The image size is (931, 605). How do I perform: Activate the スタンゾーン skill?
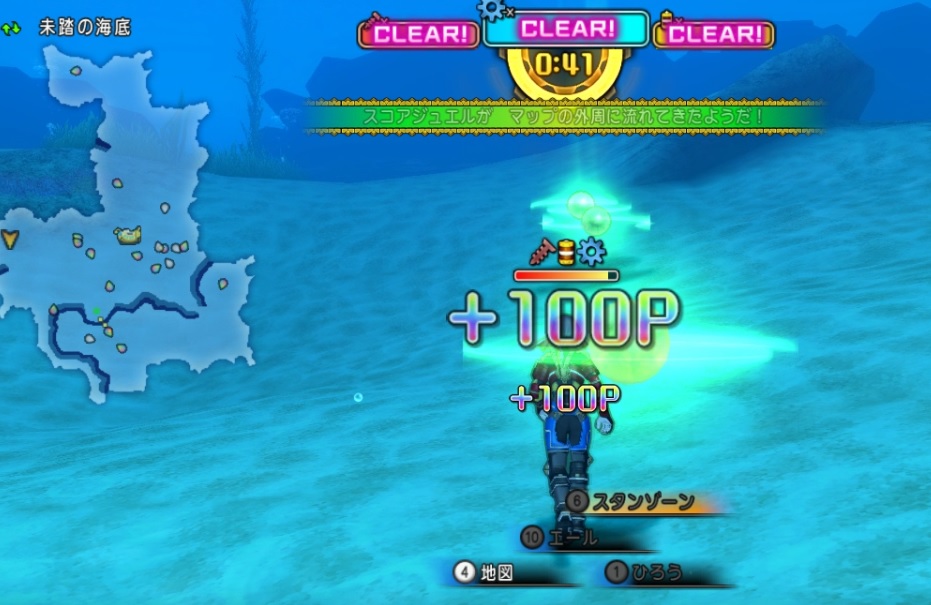(642, 502)
